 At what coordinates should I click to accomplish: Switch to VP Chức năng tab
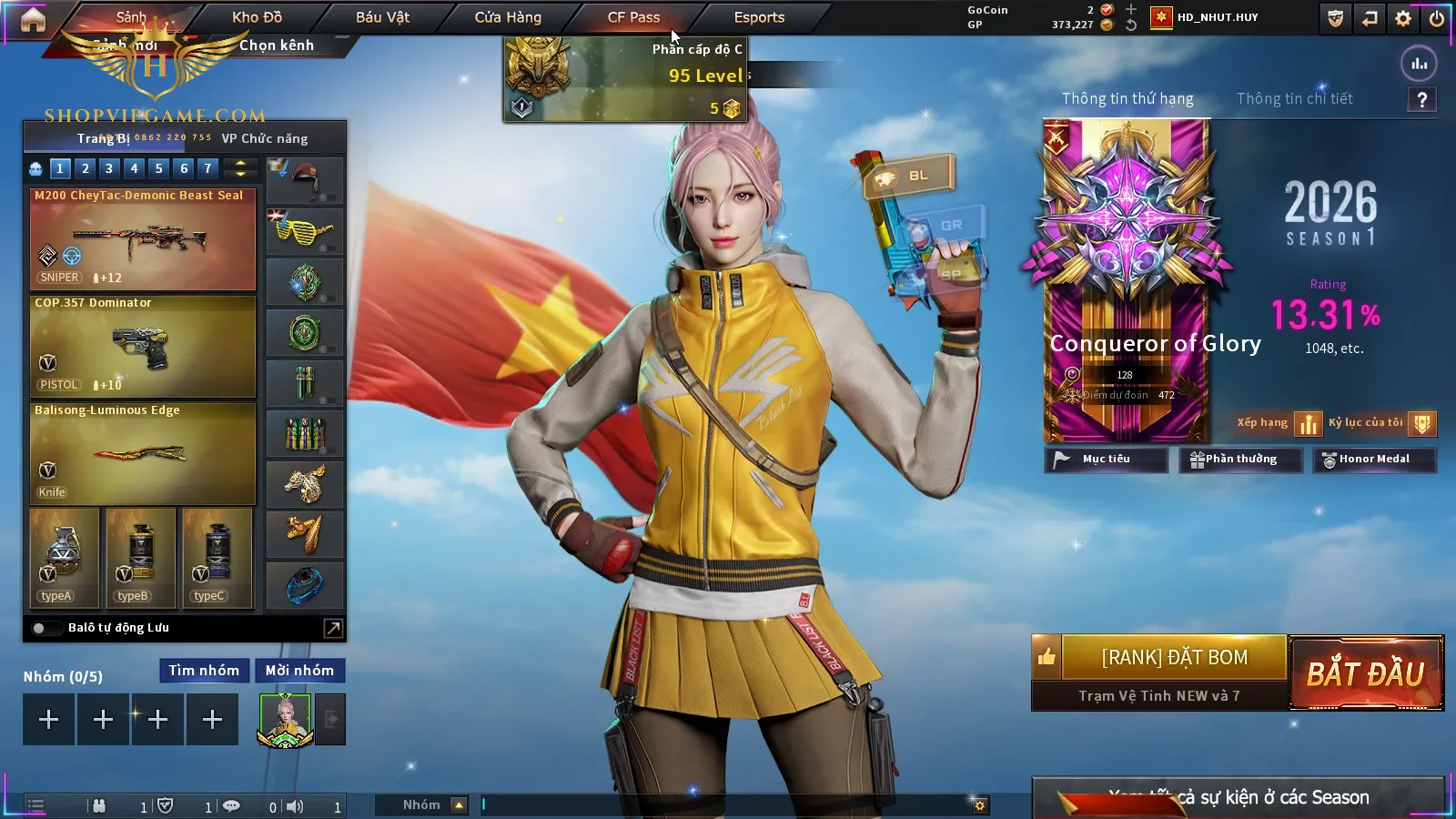(265, 138)
